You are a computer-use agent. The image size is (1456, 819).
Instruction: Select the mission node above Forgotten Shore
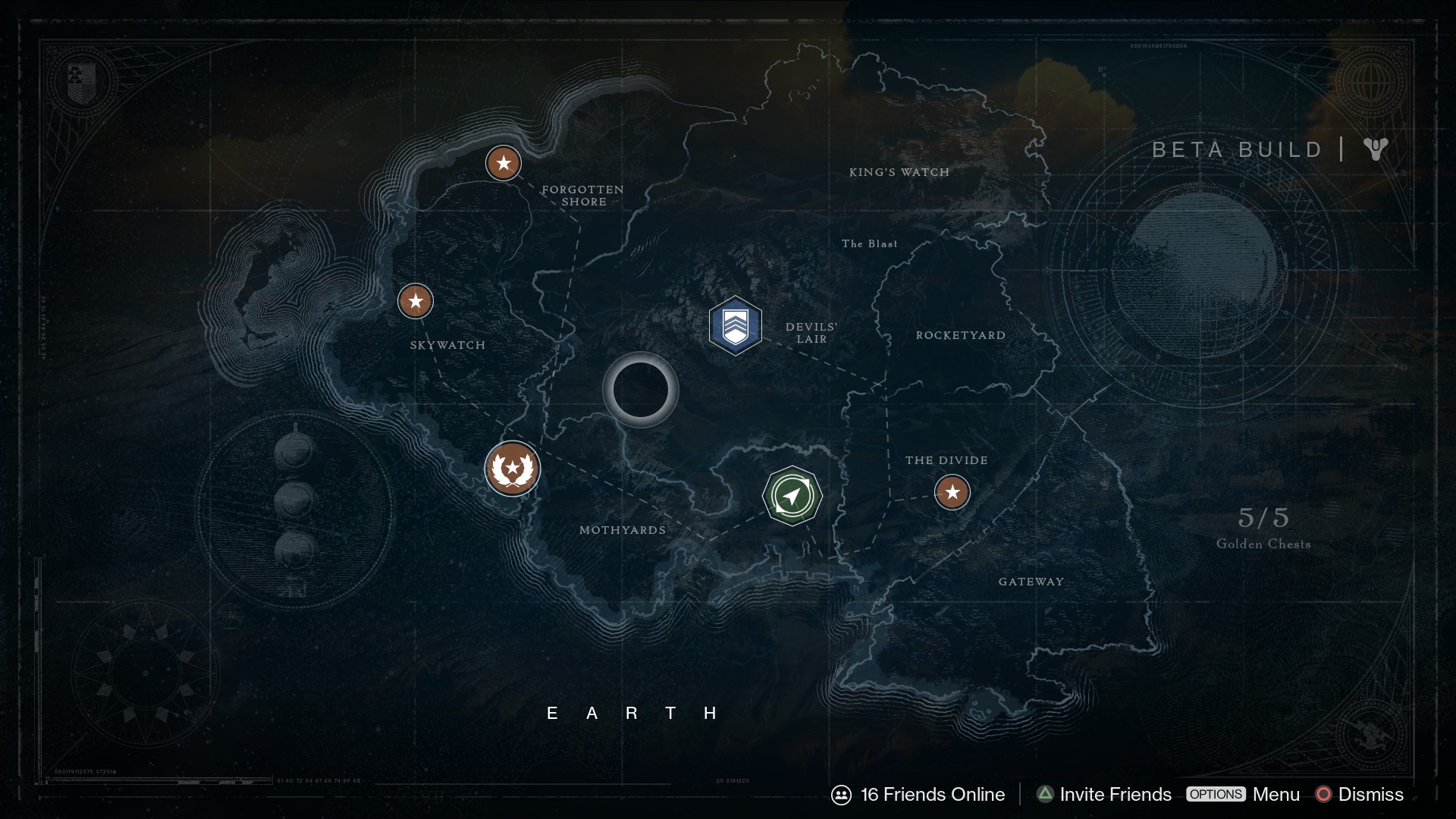coord(504,162)
